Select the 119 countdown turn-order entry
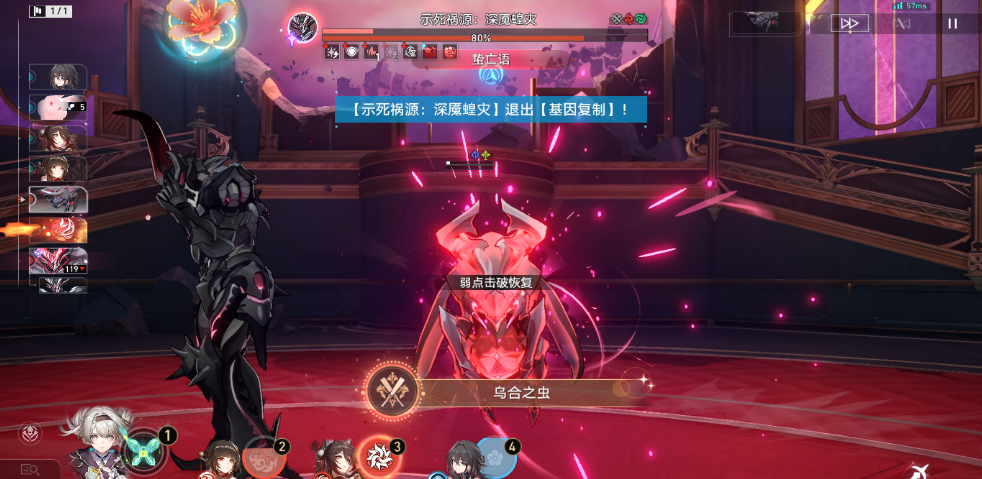 click(58, 261)
